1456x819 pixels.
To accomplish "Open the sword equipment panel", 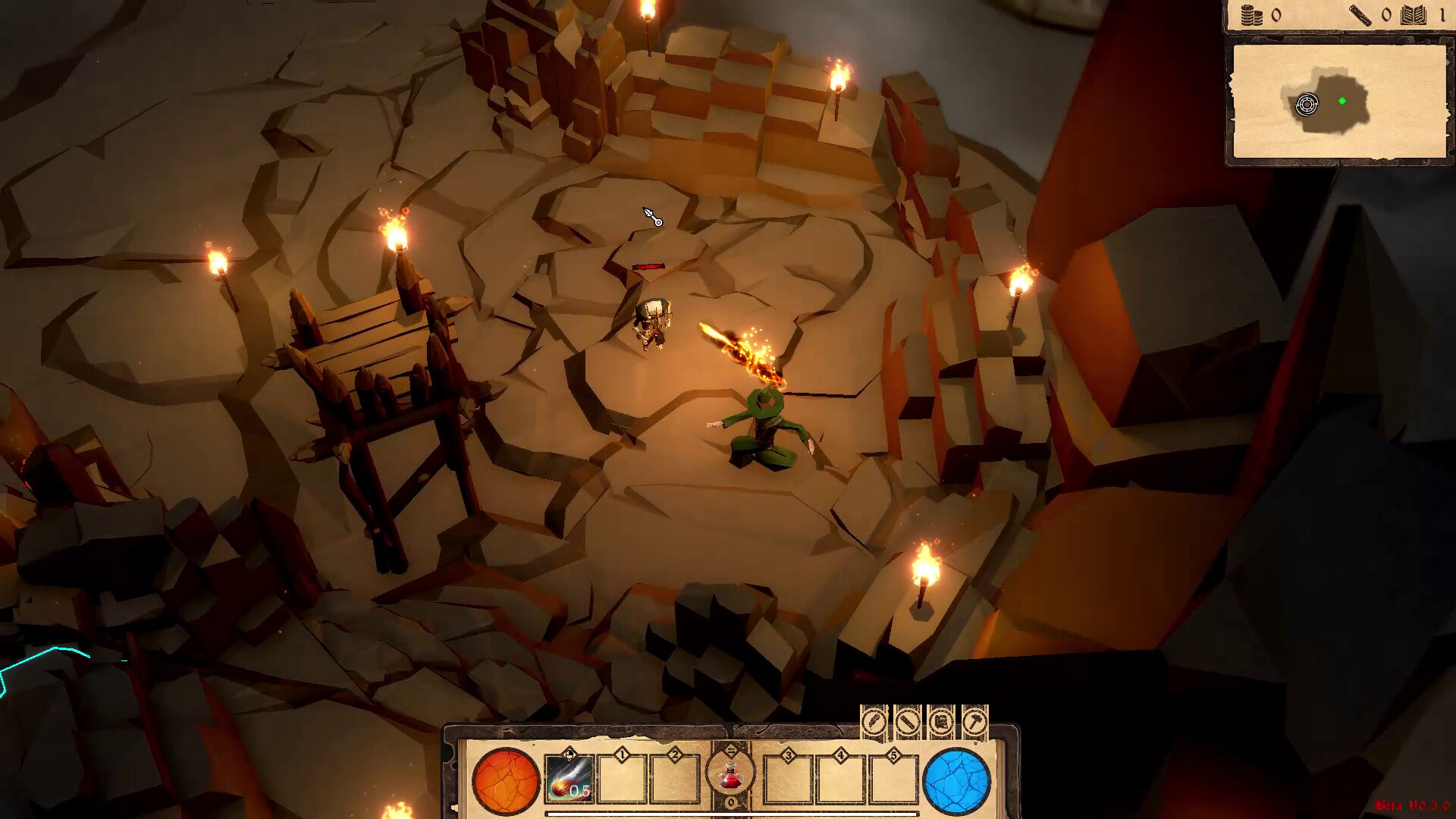I will tap(907, 721).
